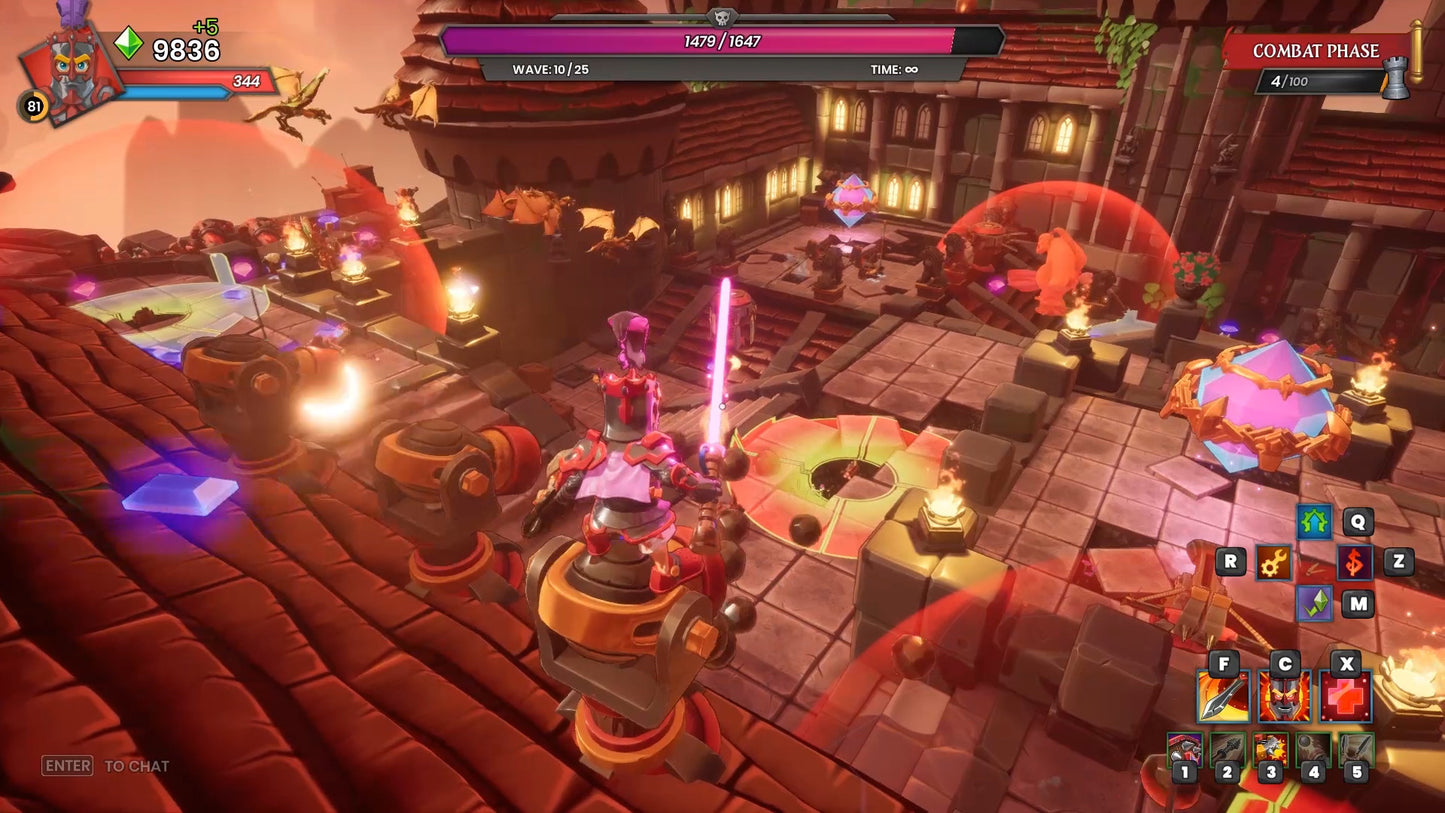Screen dimensions: 1445x813
Task: Pick the twin blades defense slot 5
Action: pos(1357,751)
